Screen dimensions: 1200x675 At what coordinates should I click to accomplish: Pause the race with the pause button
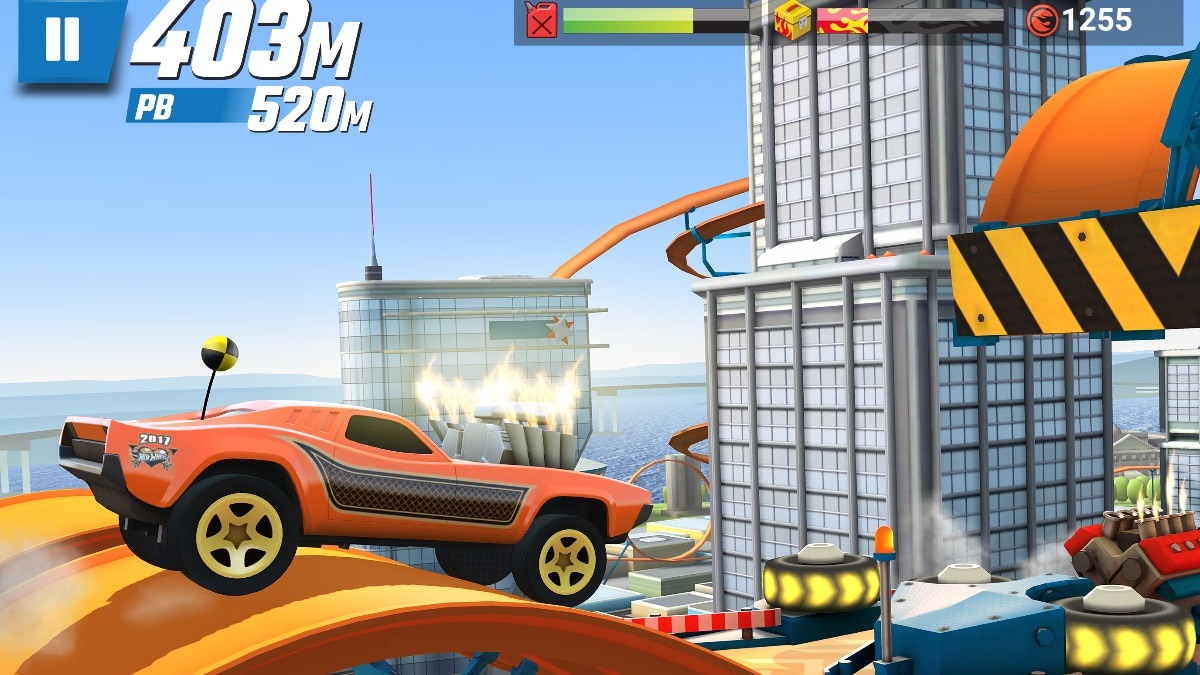[63, 38]
